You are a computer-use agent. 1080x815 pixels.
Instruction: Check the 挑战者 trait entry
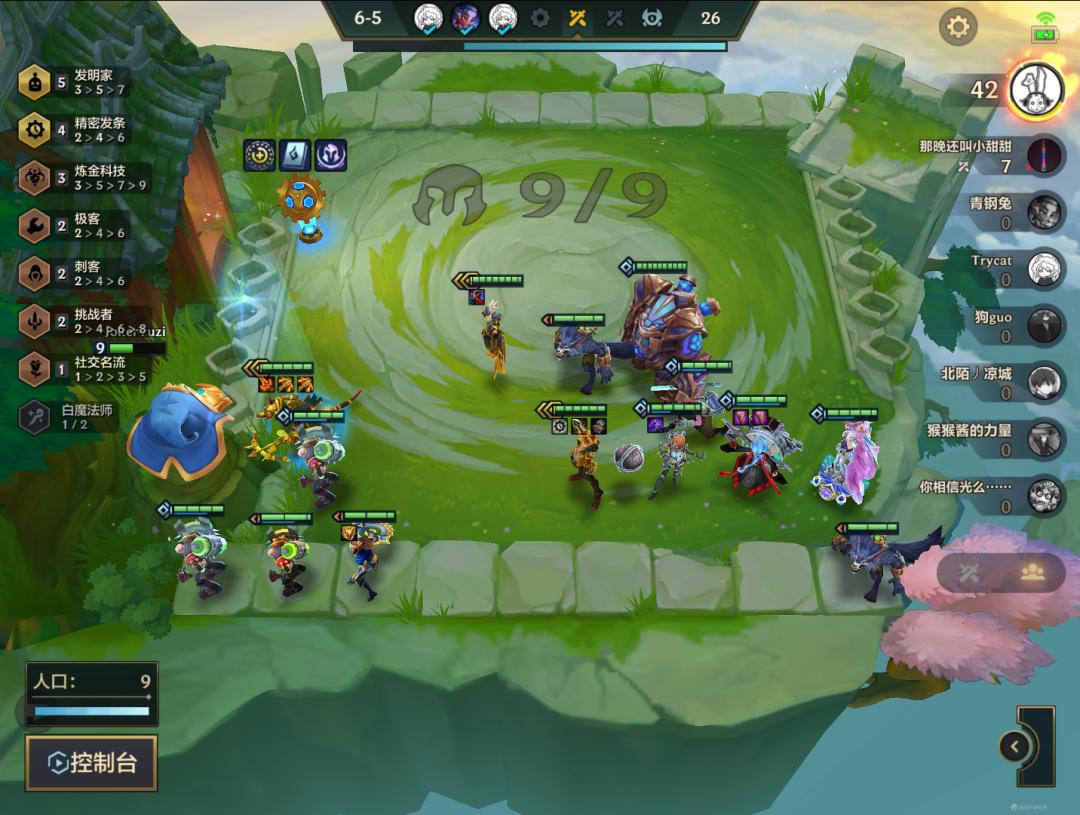click(x=75, y=321)
